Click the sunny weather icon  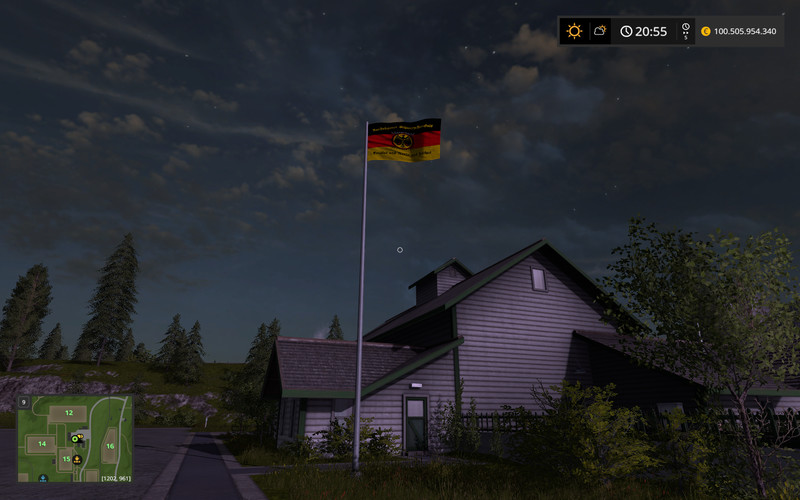574,31
